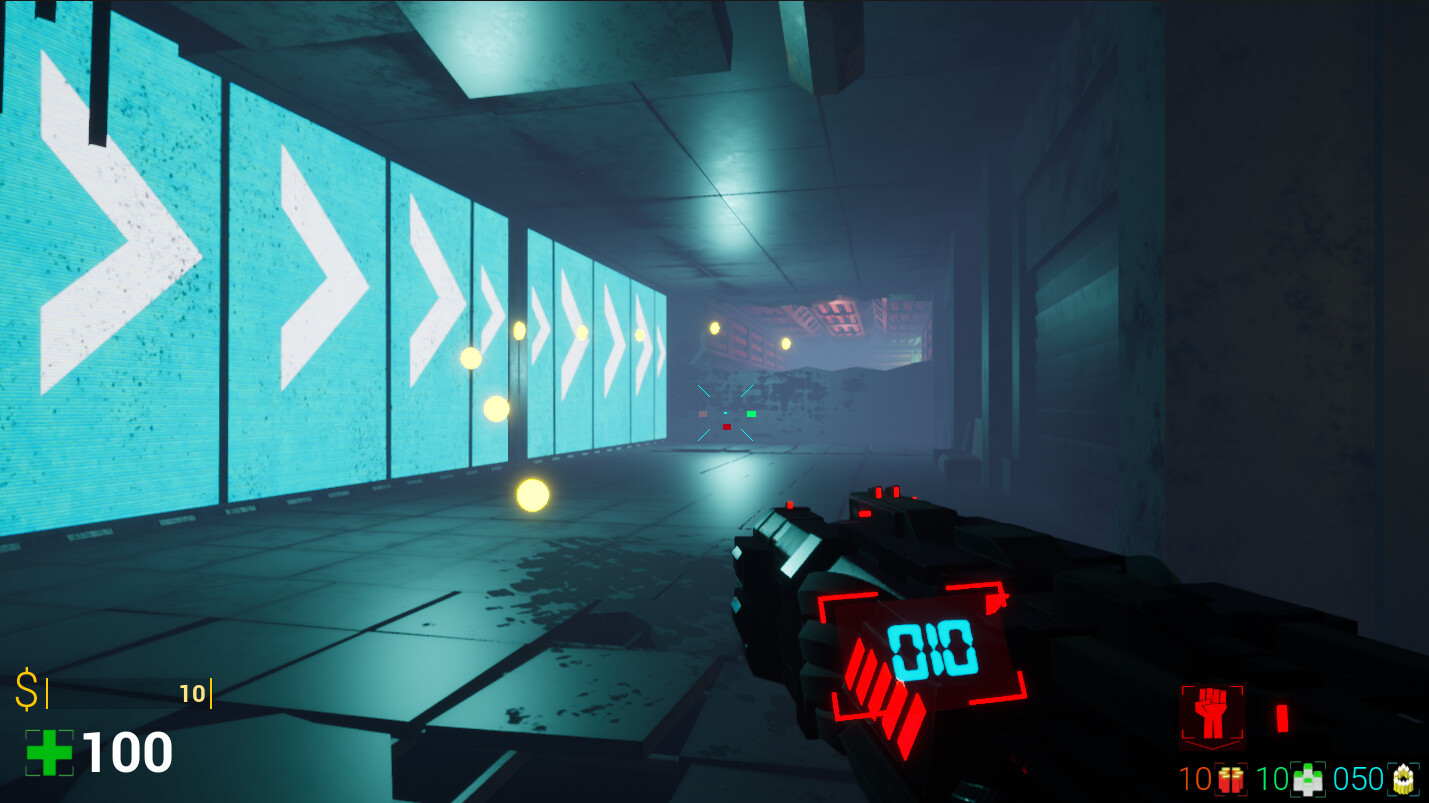Toggle the orange crosshair marker

(x=703, y=414)
